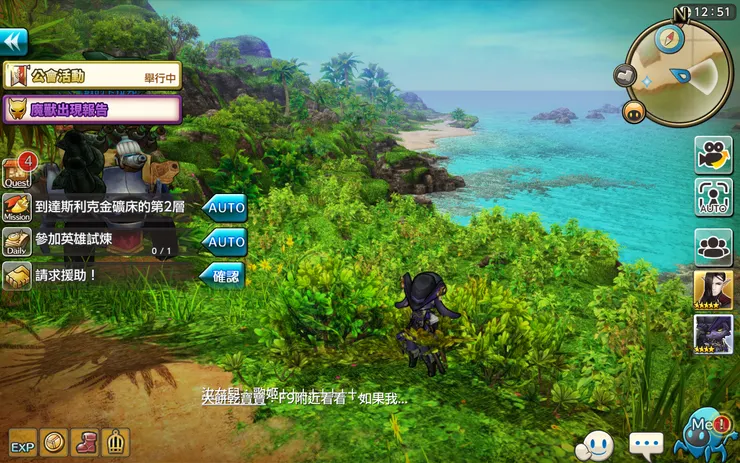
Task: Confirm the 請求援助 request with 確認
Action: point(225,275)
